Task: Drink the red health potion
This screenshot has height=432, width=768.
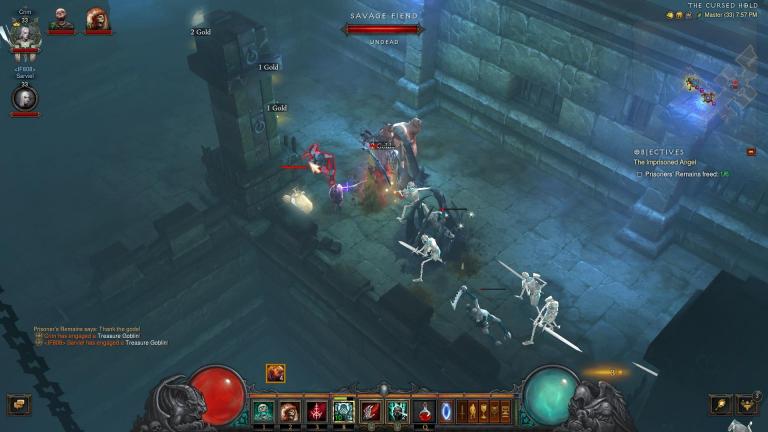Action: [425, 410]
